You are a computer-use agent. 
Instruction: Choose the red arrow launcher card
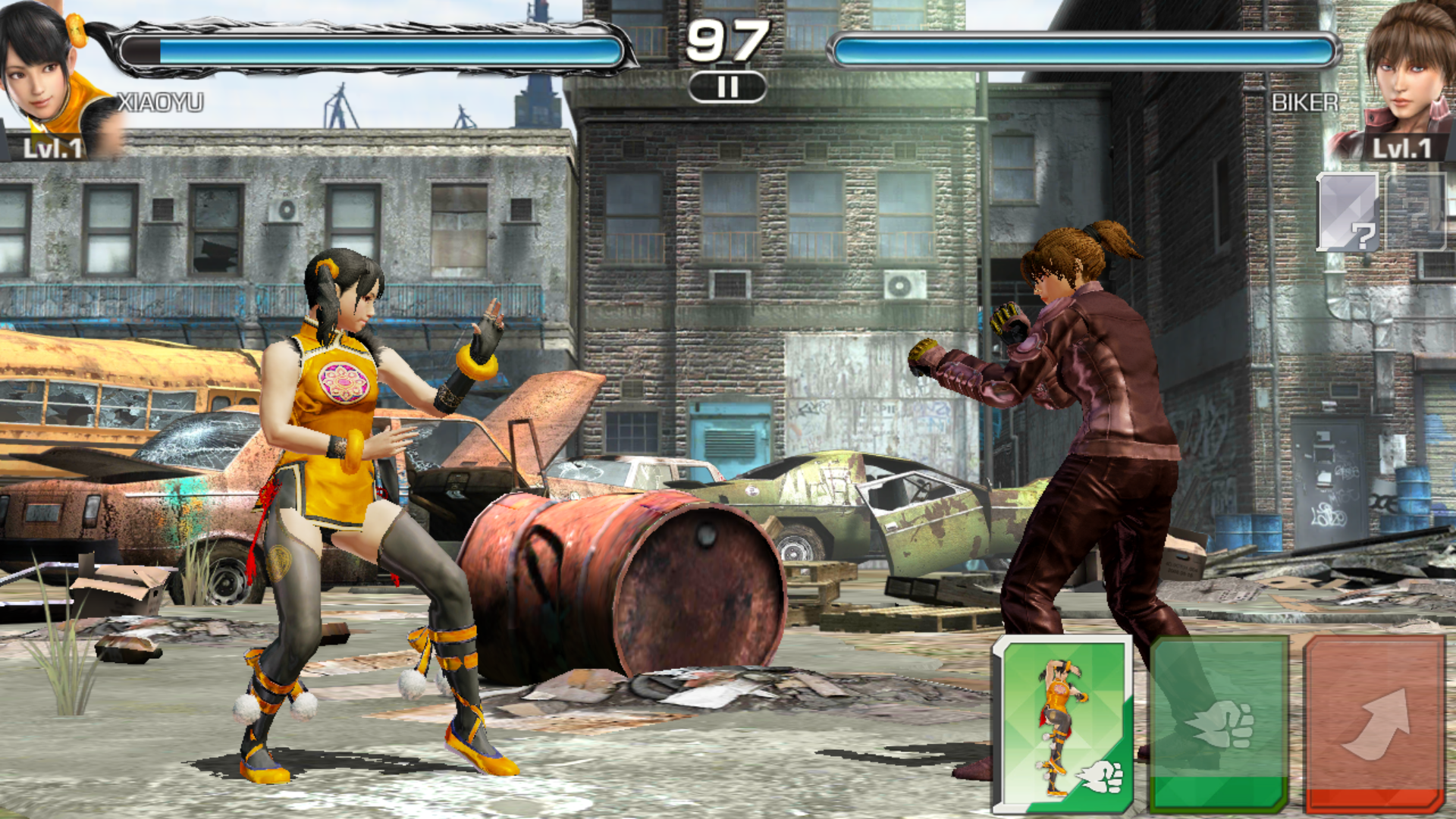pos(1374,724)
